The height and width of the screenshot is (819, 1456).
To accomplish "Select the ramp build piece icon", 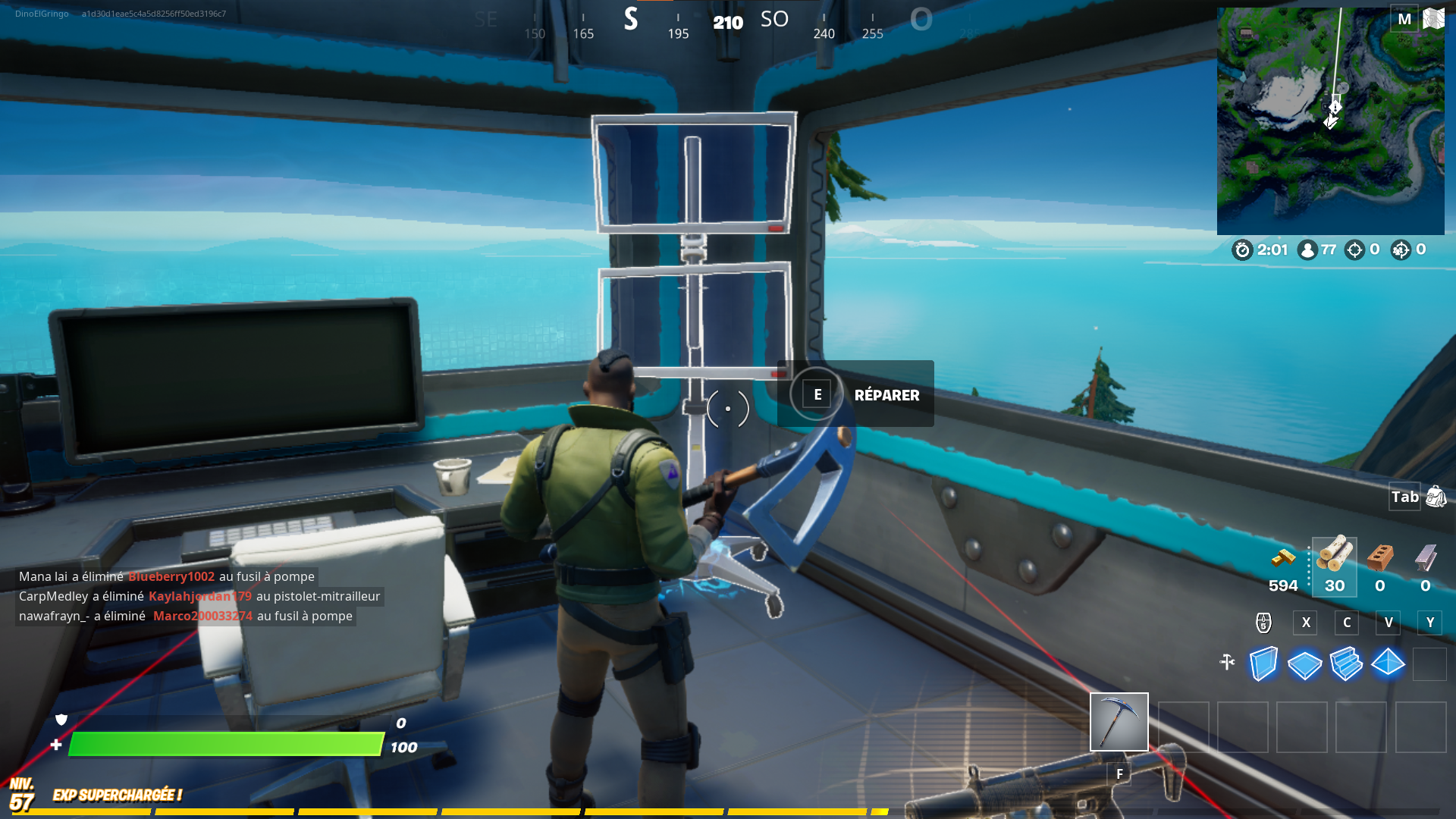I will [x=1347, y=664].
